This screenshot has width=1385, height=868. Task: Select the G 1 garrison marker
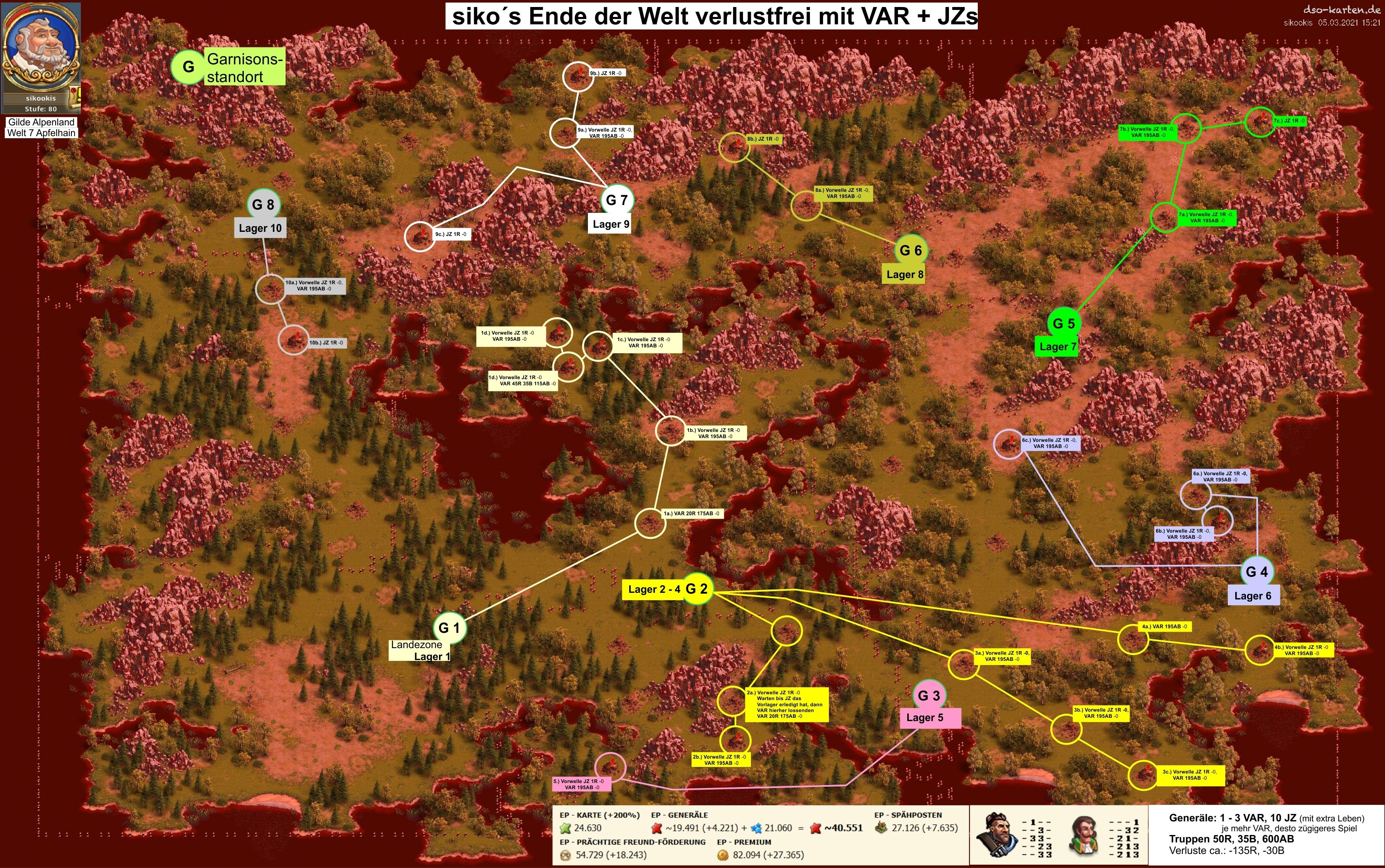[449, 627]
